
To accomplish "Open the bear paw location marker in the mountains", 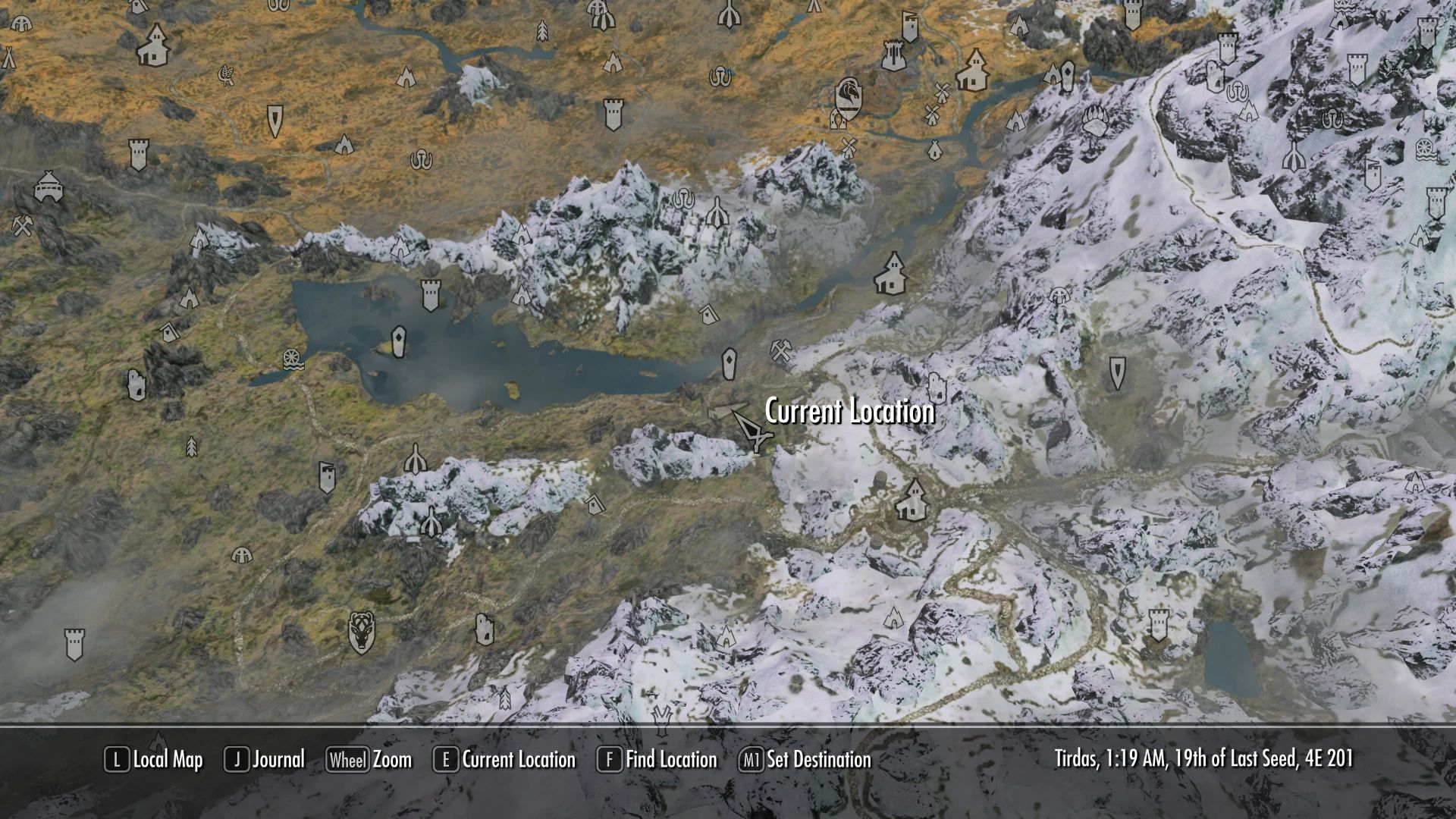I will 1095,121.
